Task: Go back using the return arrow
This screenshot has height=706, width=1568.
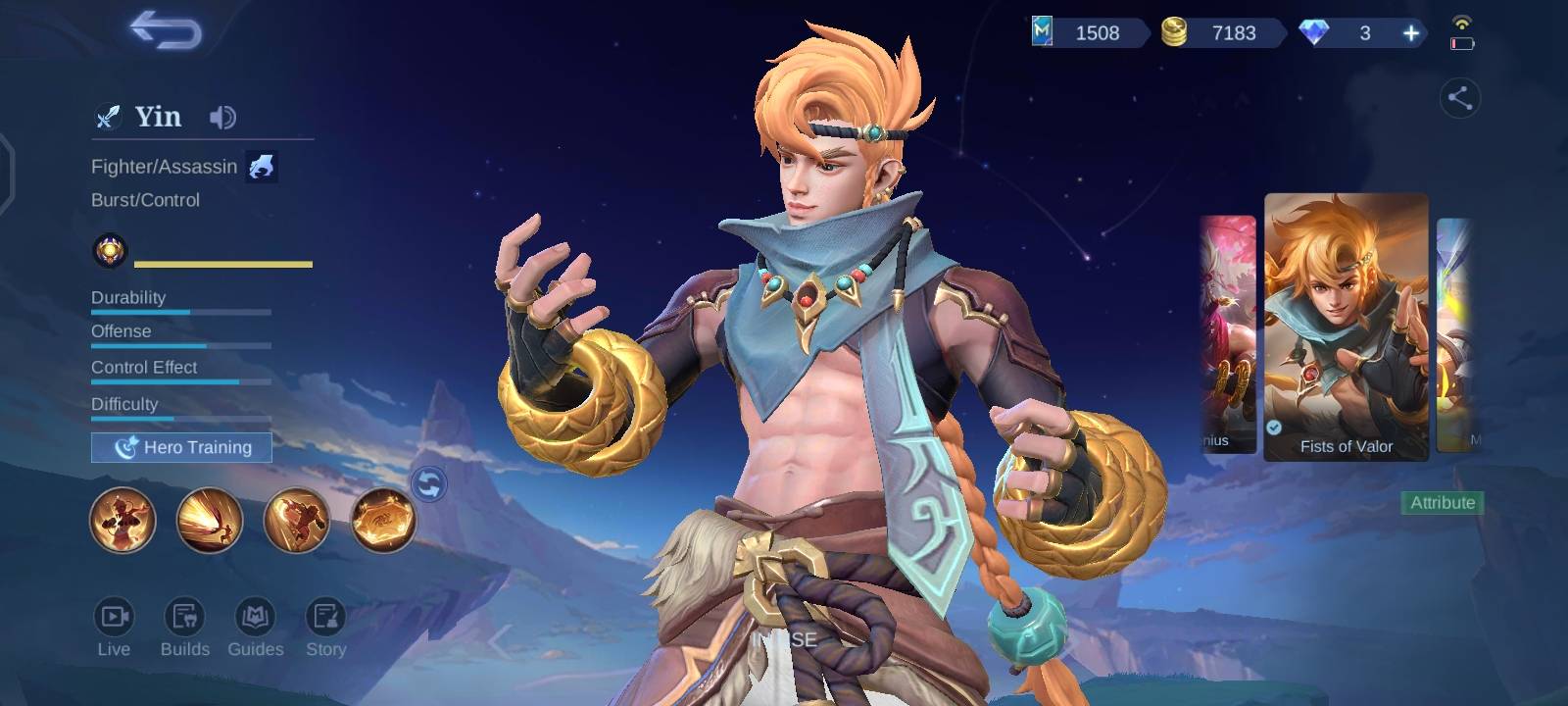Action: click(x=166, y=30)
